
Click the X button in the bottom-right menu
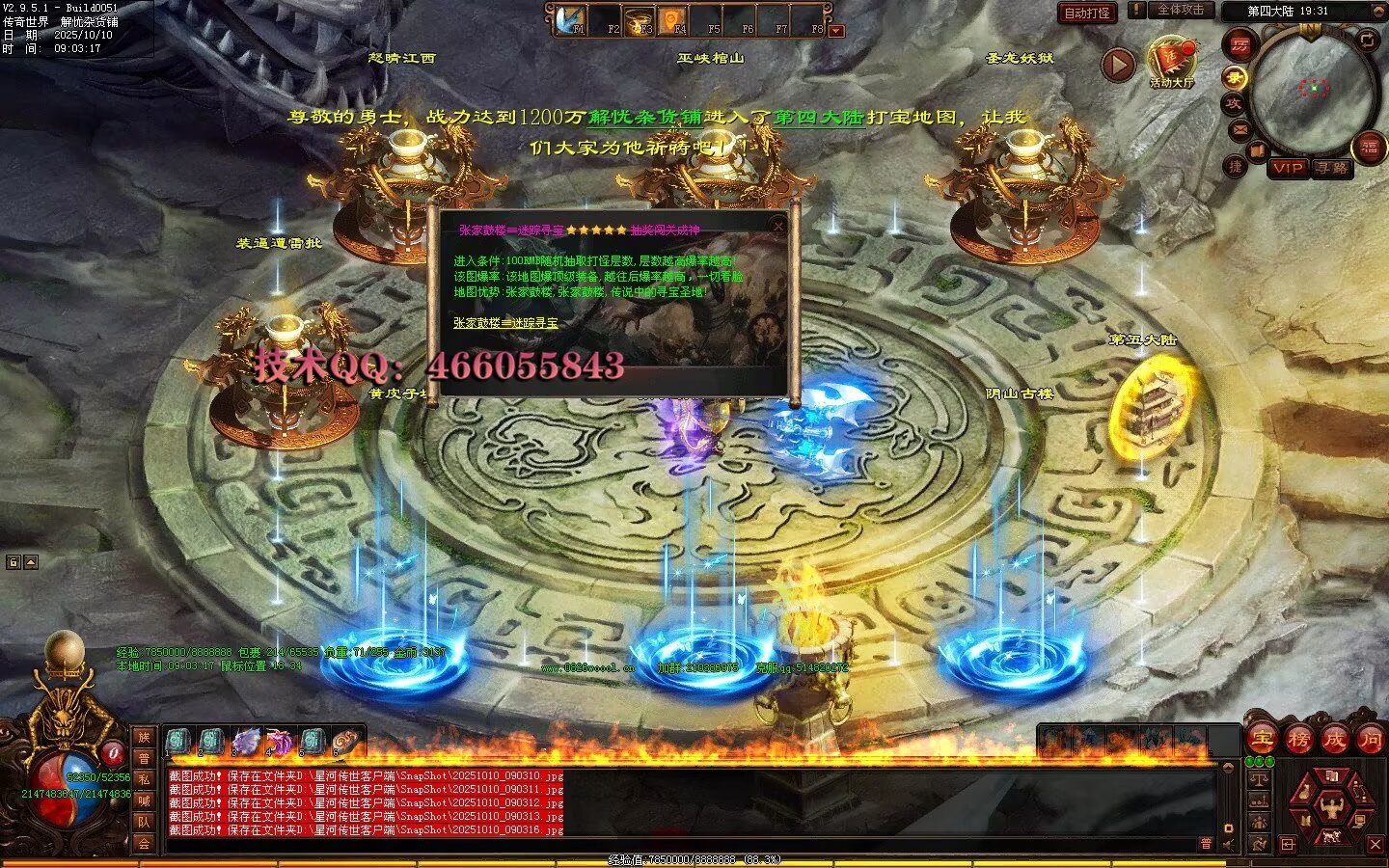[1375, 845]
